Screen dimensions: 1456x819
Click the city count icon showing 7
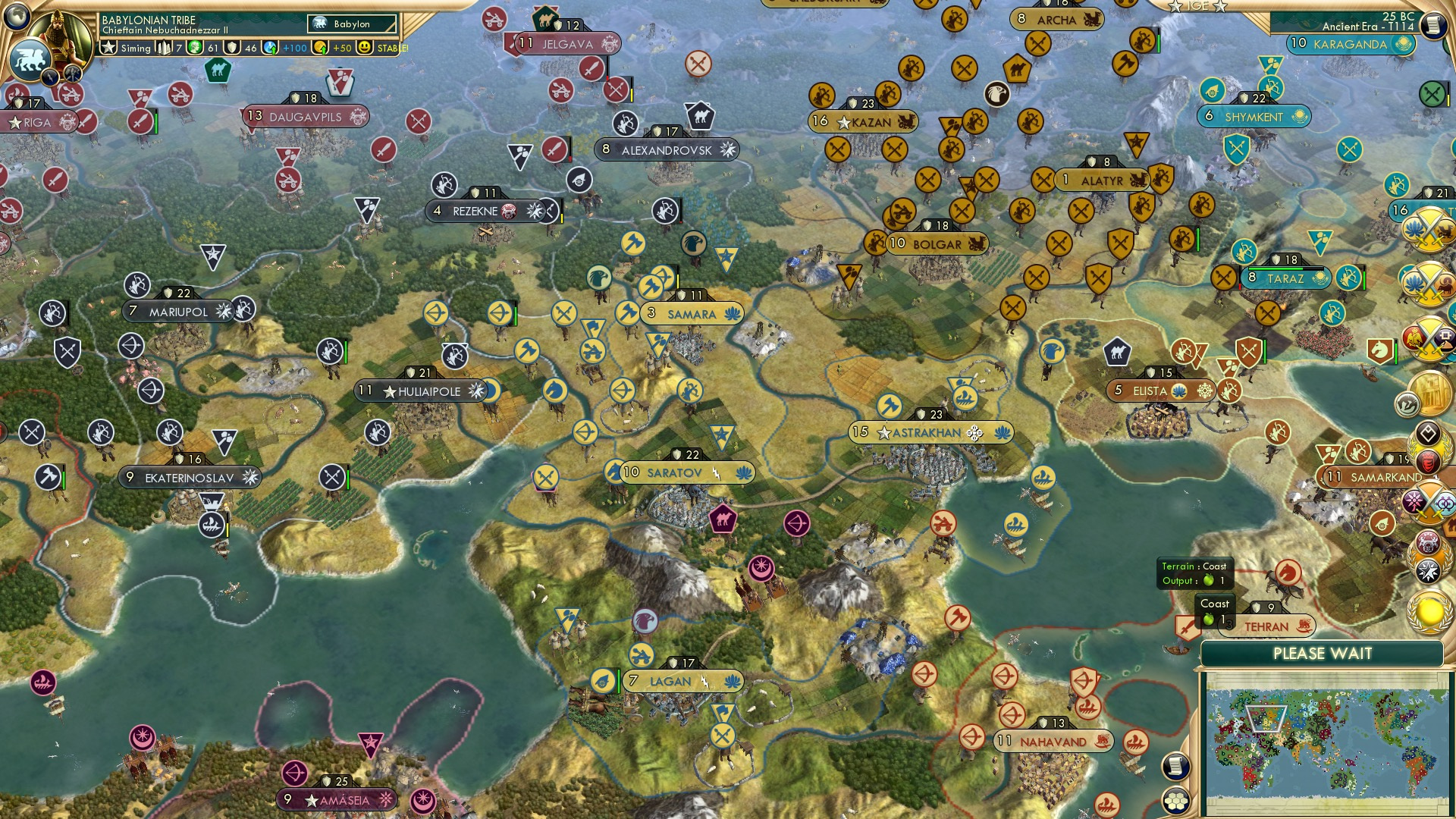coord(165,49)
